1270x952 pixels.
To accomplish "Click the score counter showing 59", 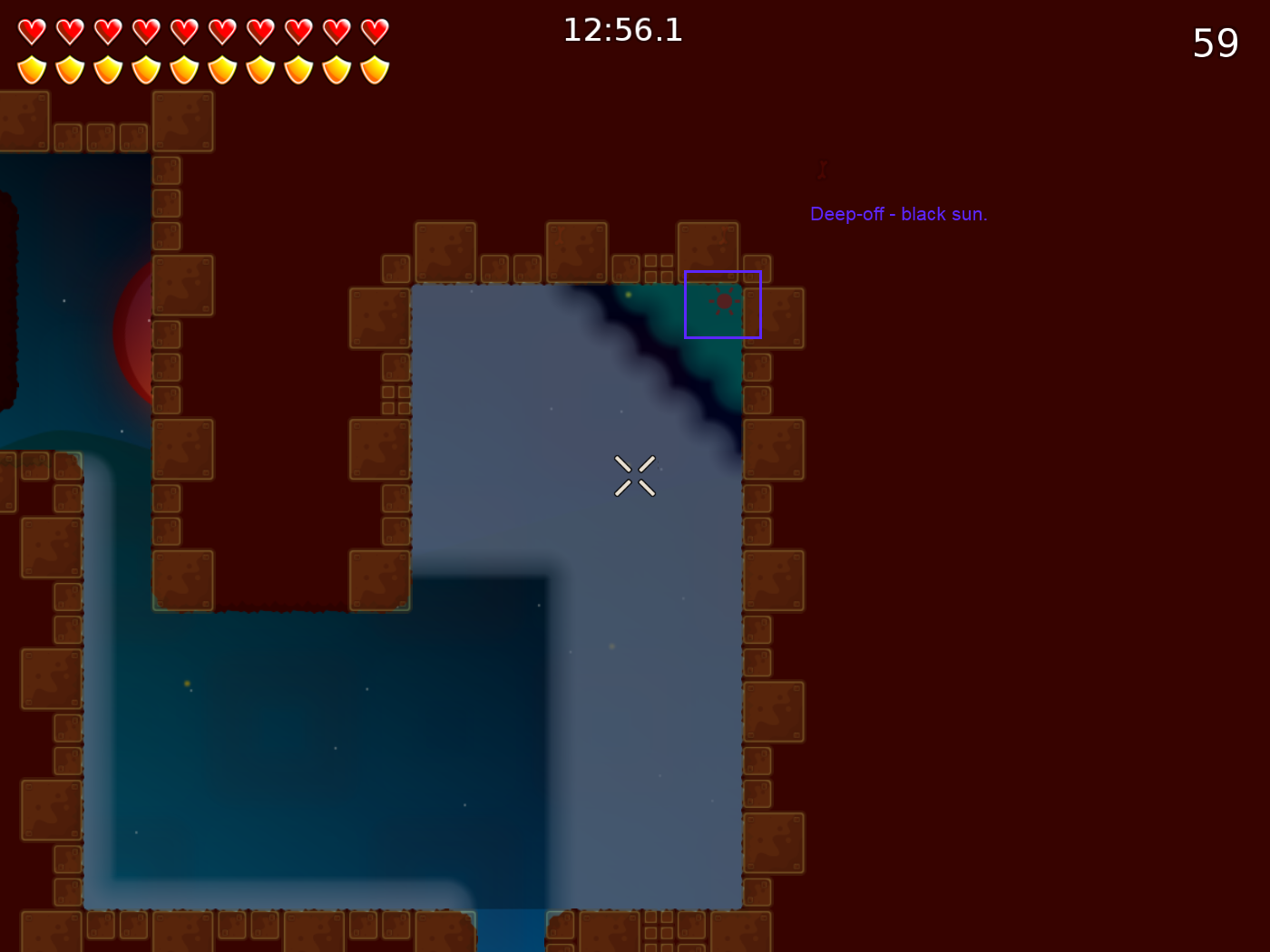I will [1216, 44].
